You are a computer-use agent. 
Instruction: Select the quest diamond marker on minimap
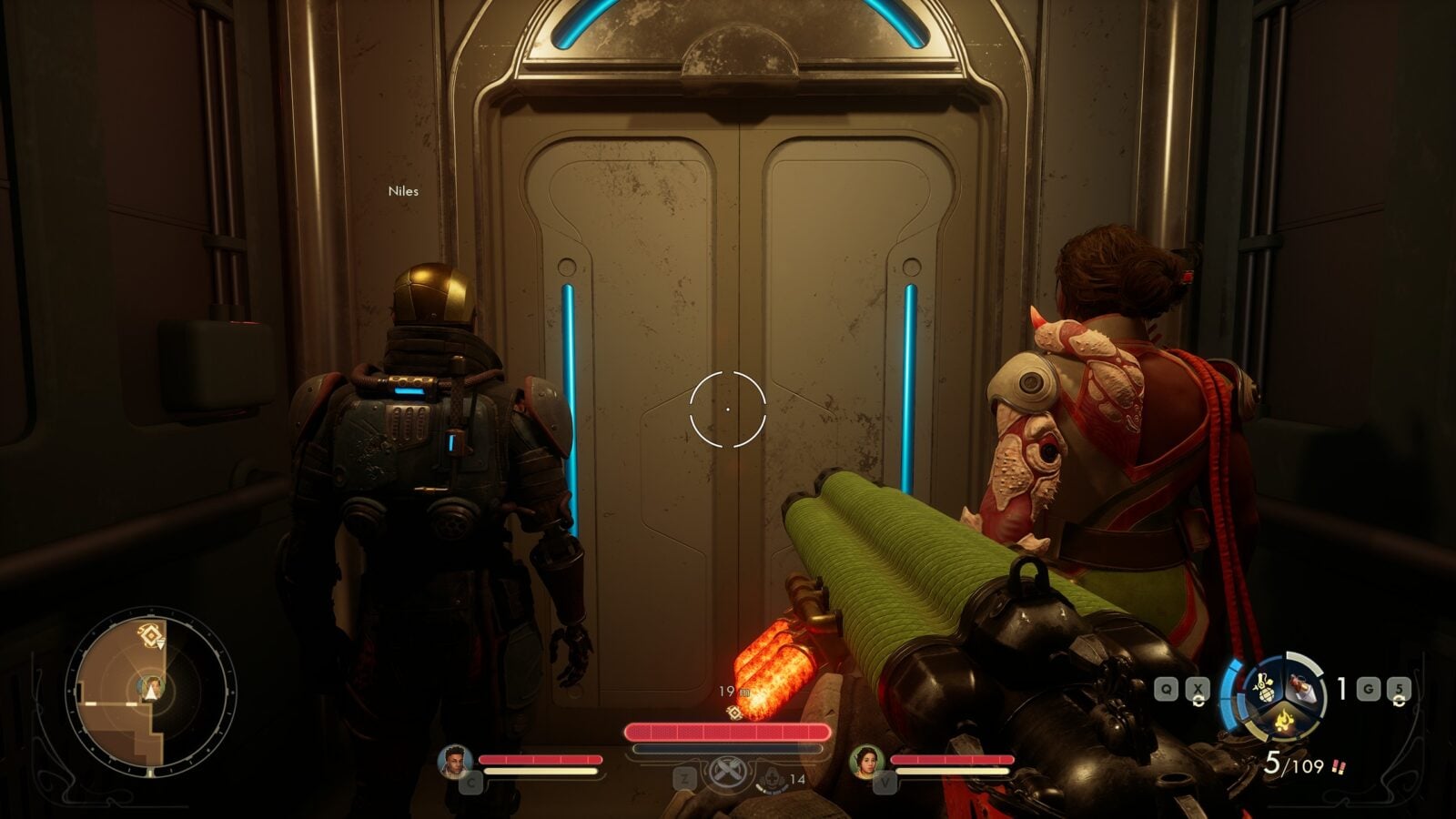(x=147, y=634)
